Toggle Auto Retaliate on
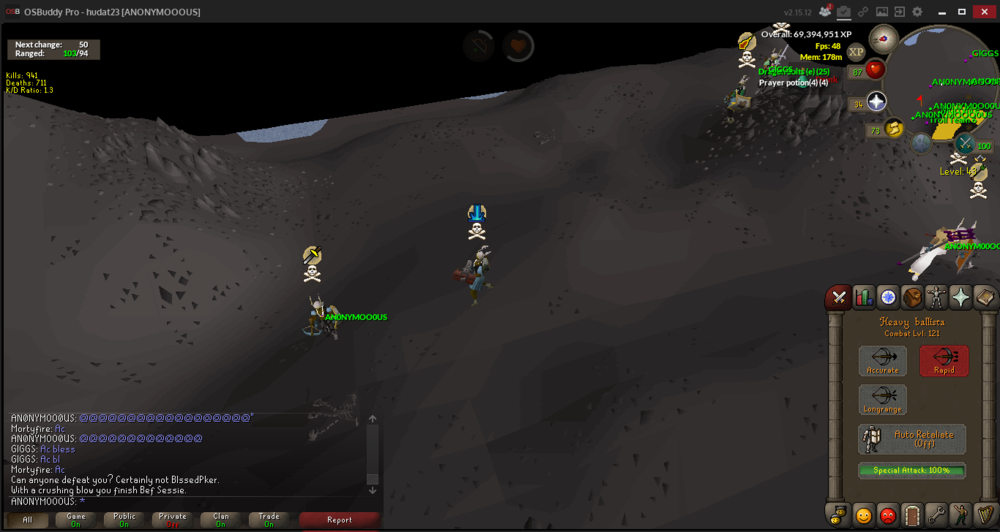This screenshot has width=1000, height=532. pos(912,439)
